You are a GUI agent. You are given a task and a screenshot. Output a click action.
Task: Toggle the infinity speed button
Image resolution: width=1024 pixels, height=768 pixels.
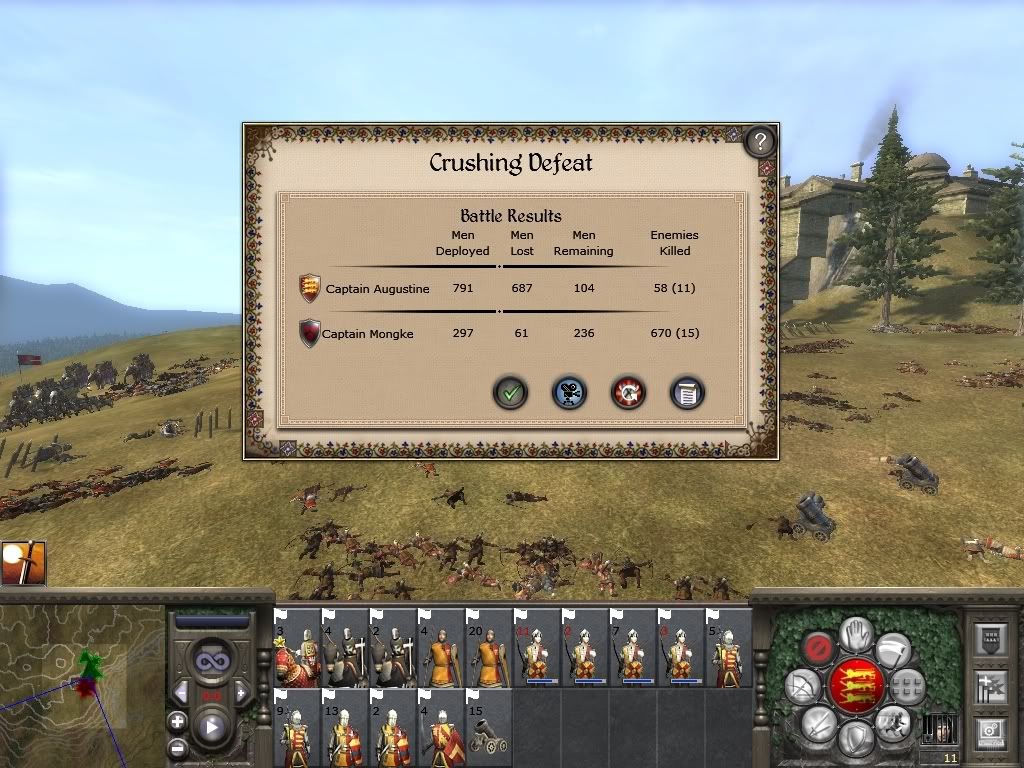[211, 662]
